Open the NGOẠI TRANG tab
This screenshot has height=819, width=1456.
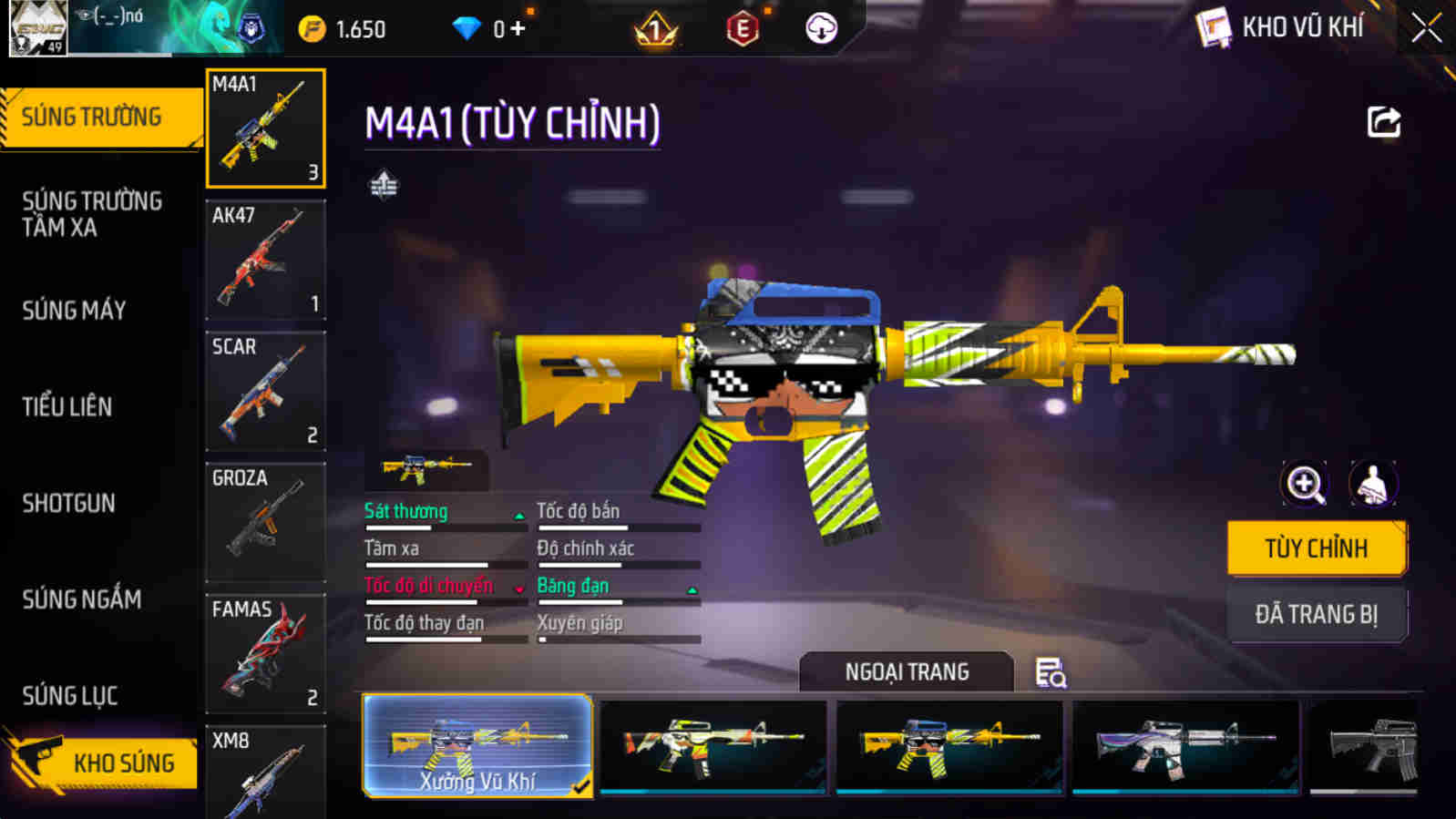click(x=906, y=672)
